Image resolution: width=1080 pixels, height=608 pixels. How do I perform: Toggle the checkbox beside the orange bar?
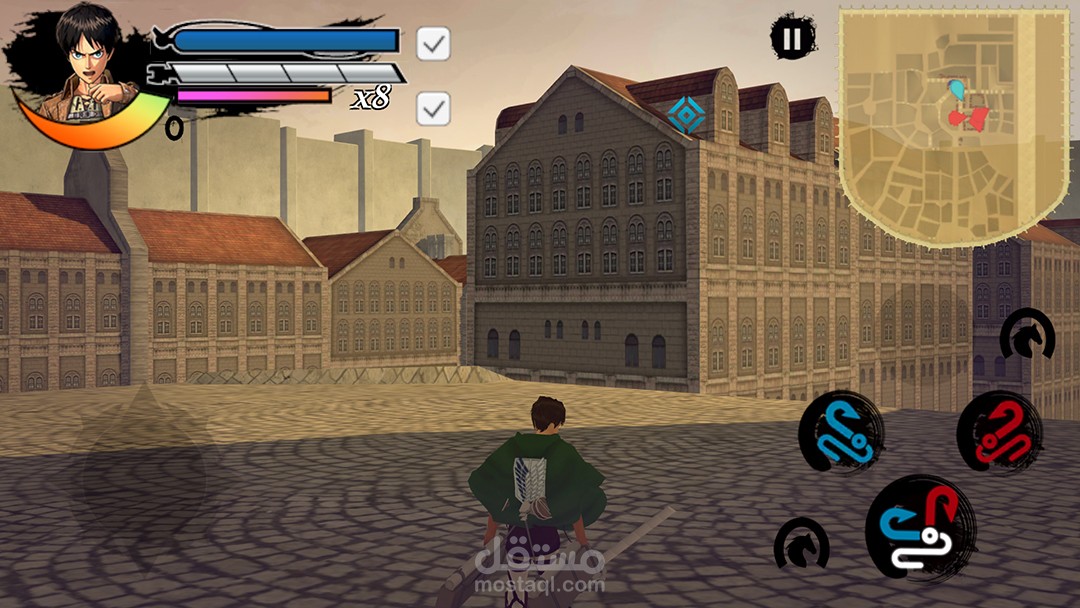coord(433,108)
